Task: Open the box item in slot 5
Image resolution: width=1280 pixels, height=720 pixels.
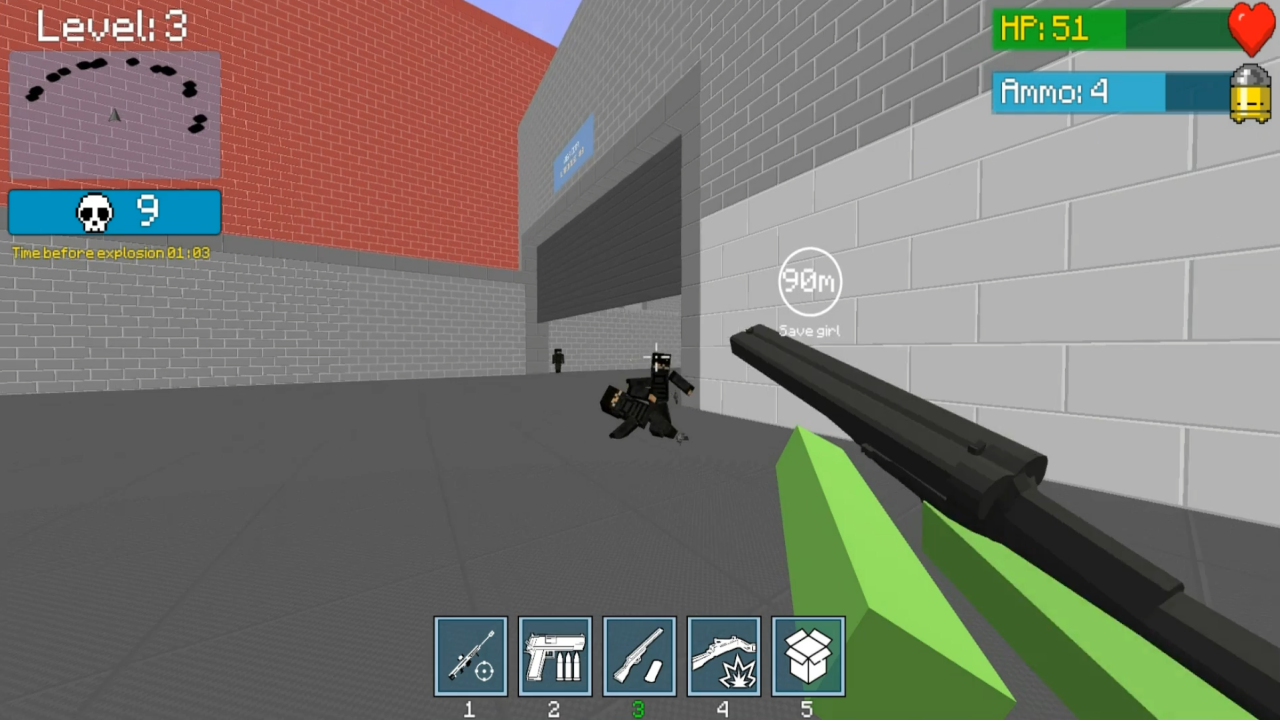Action: click(x=808, y=655)
